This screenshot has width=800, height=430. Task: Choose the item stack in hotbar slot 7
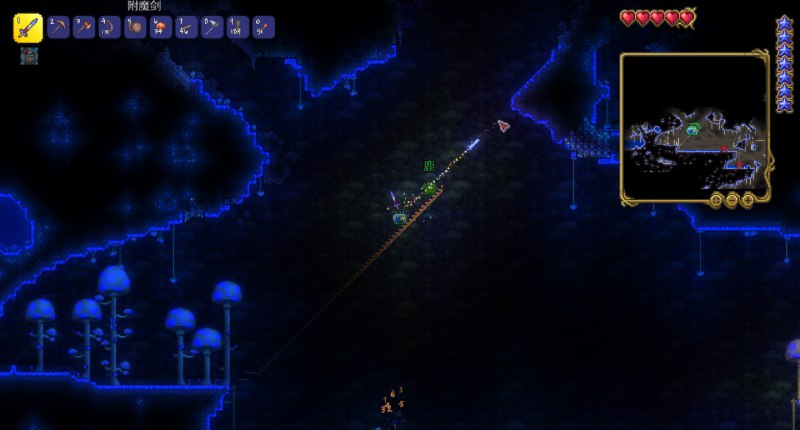(x=187, y=28)
